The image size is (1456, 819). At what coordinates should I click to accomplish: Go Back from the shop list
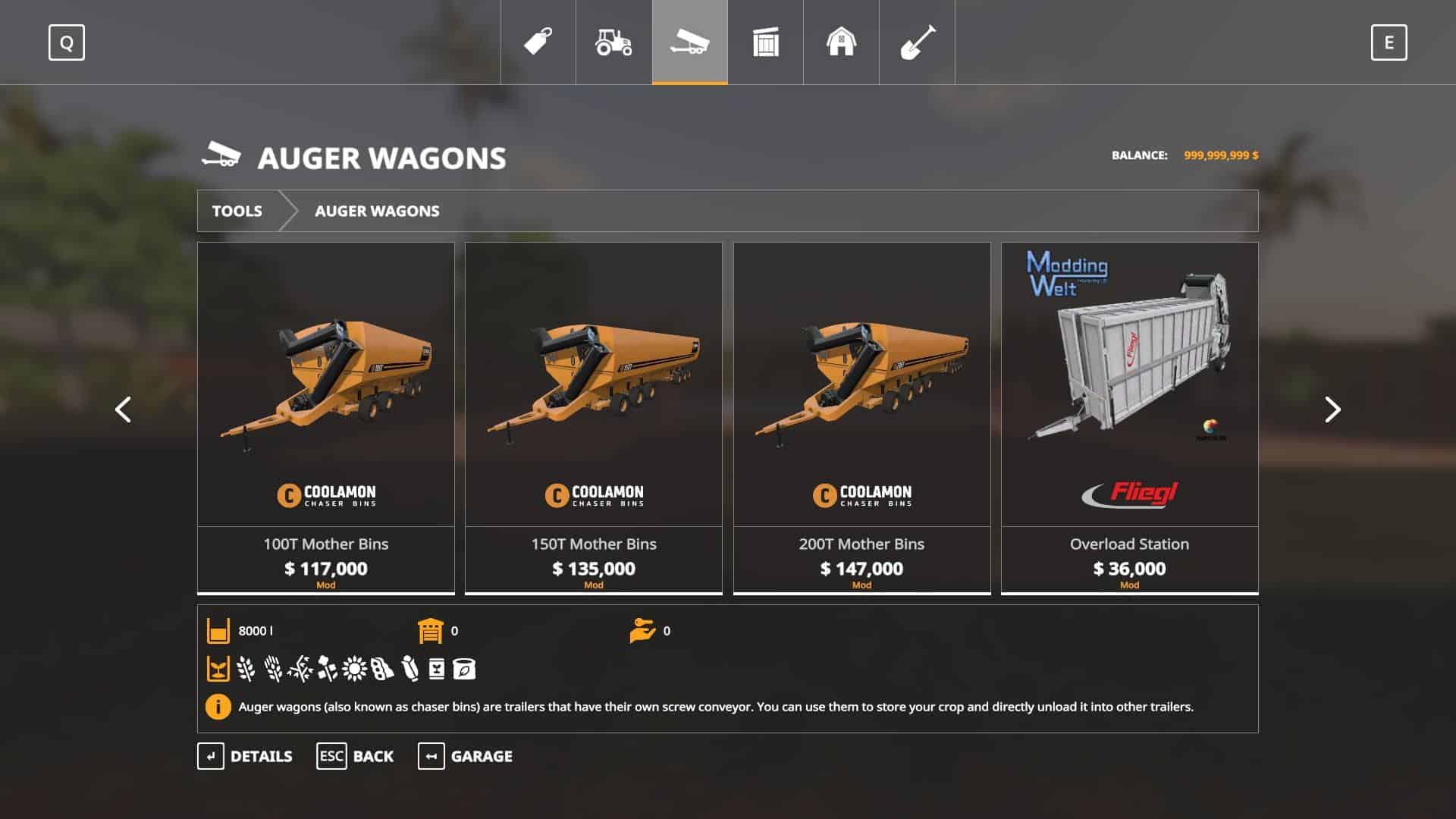coord(355,756)
